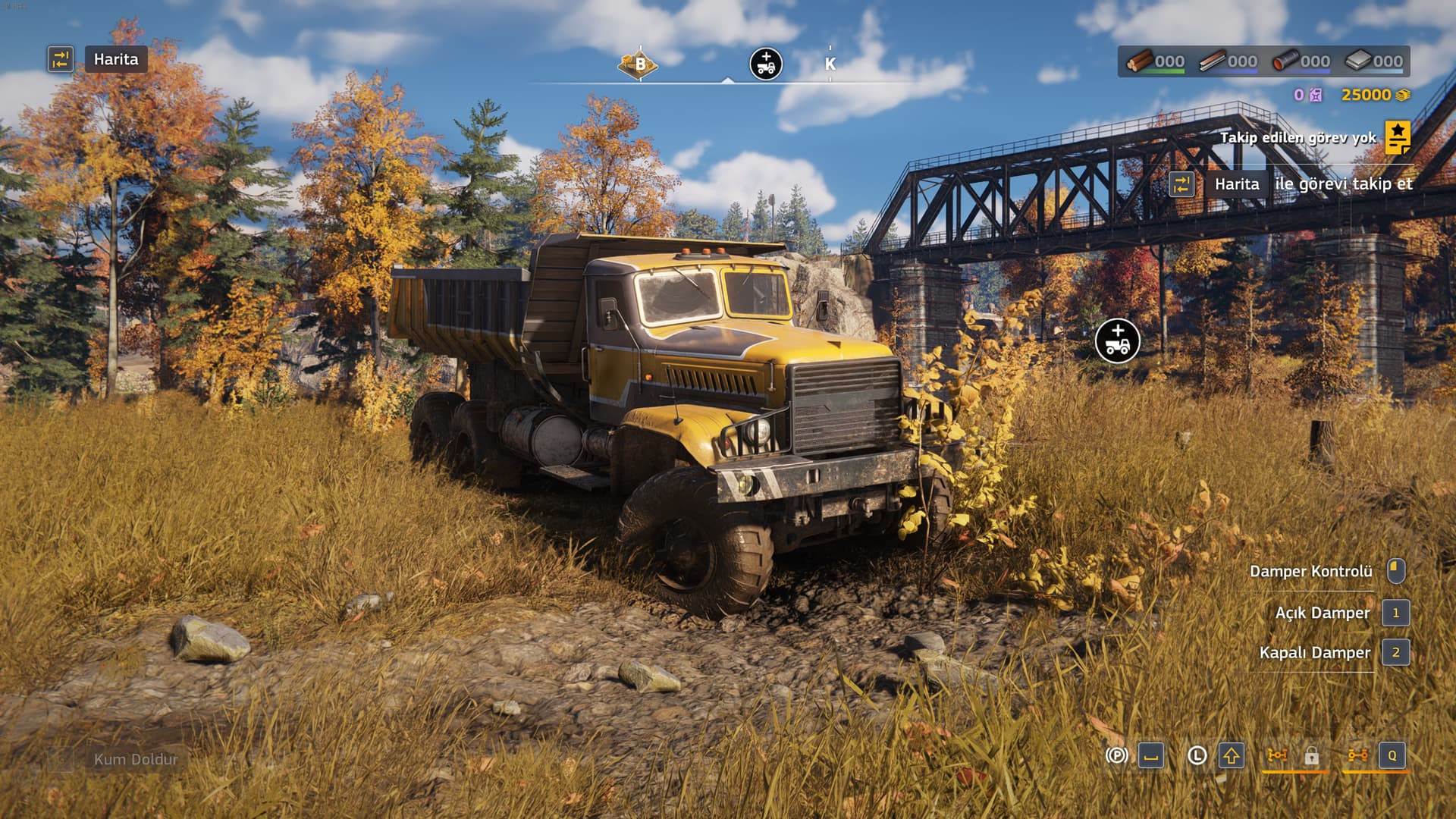The height and width of the screenshot is (819, 1456).
Task: Toggle the parking brake (P) icon
Action: point(1116,755)
